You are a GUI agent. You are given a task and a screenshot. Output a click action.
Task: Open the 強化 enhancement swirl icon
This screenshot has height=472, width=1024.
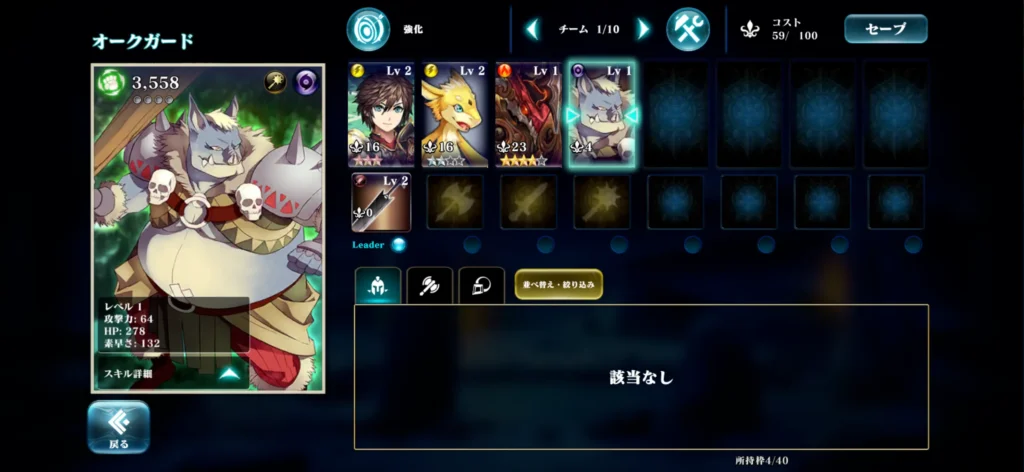point(368,29)
